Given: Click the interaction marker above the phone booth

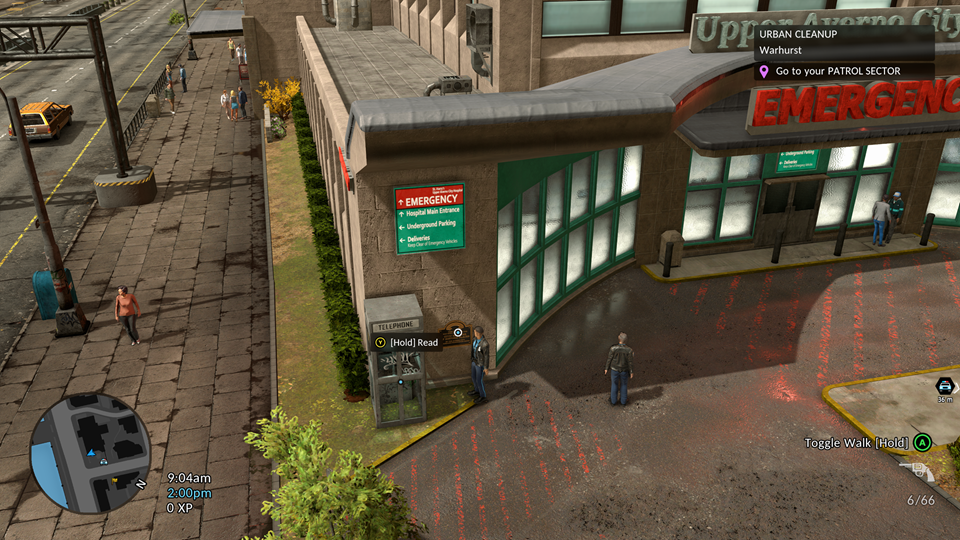Looking at the screenshot, I should pyautogui.click(x=458, y=330).
